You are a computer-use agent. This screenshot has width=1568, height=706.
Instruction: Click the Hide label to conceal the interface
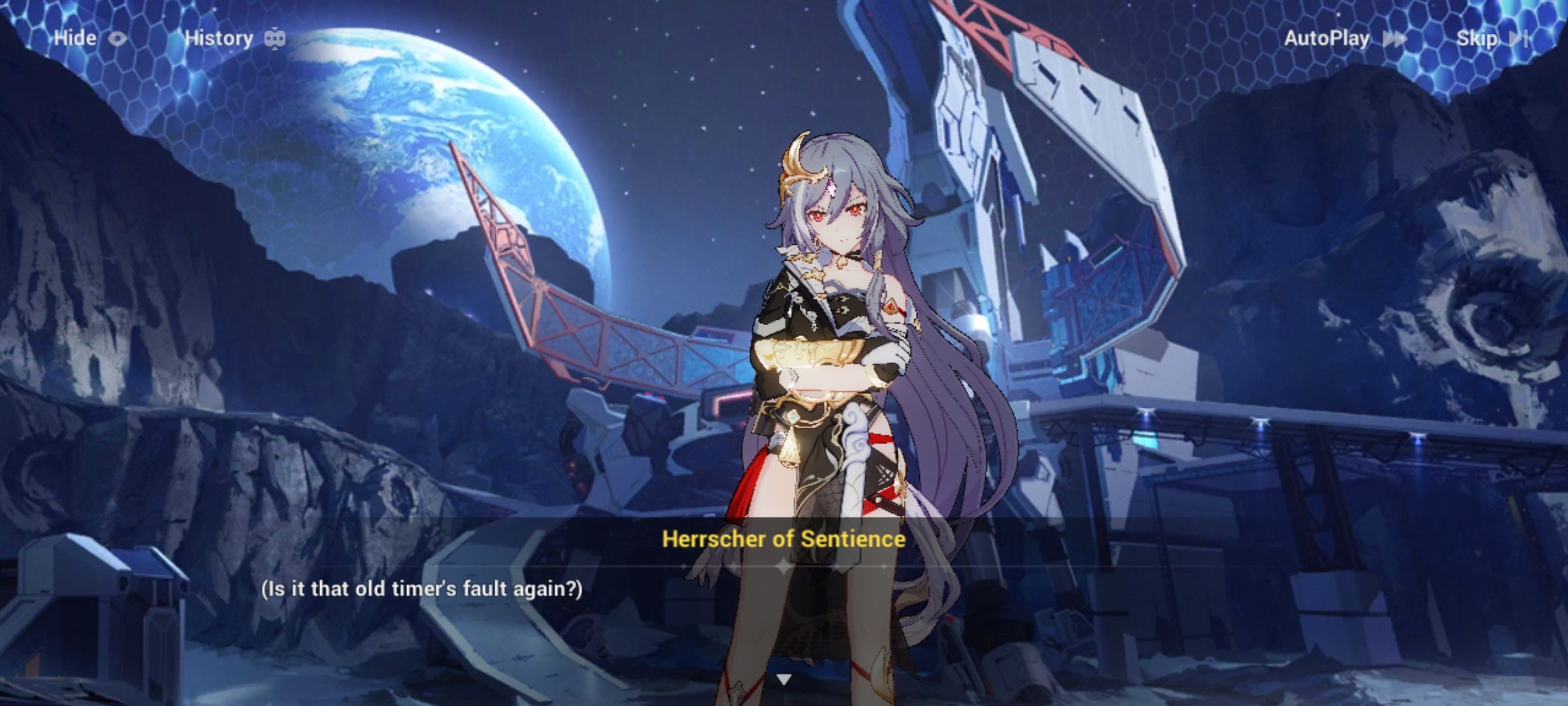(x=75, y=38)
